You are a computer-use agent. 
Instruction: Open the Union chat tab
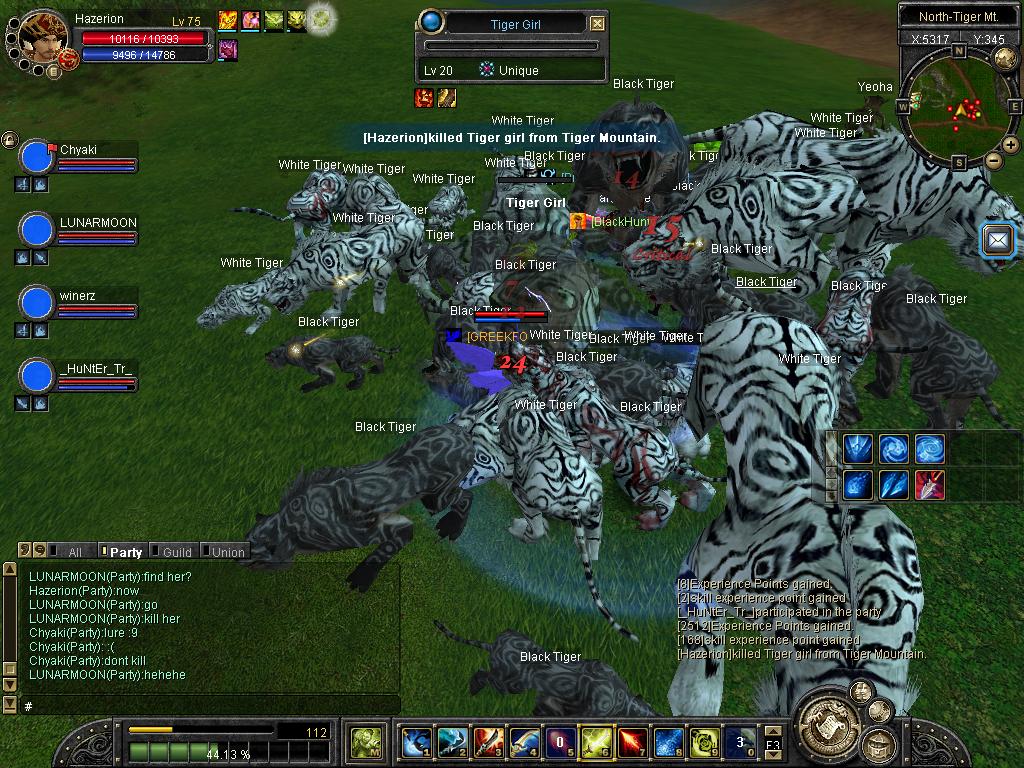point(226,551)
